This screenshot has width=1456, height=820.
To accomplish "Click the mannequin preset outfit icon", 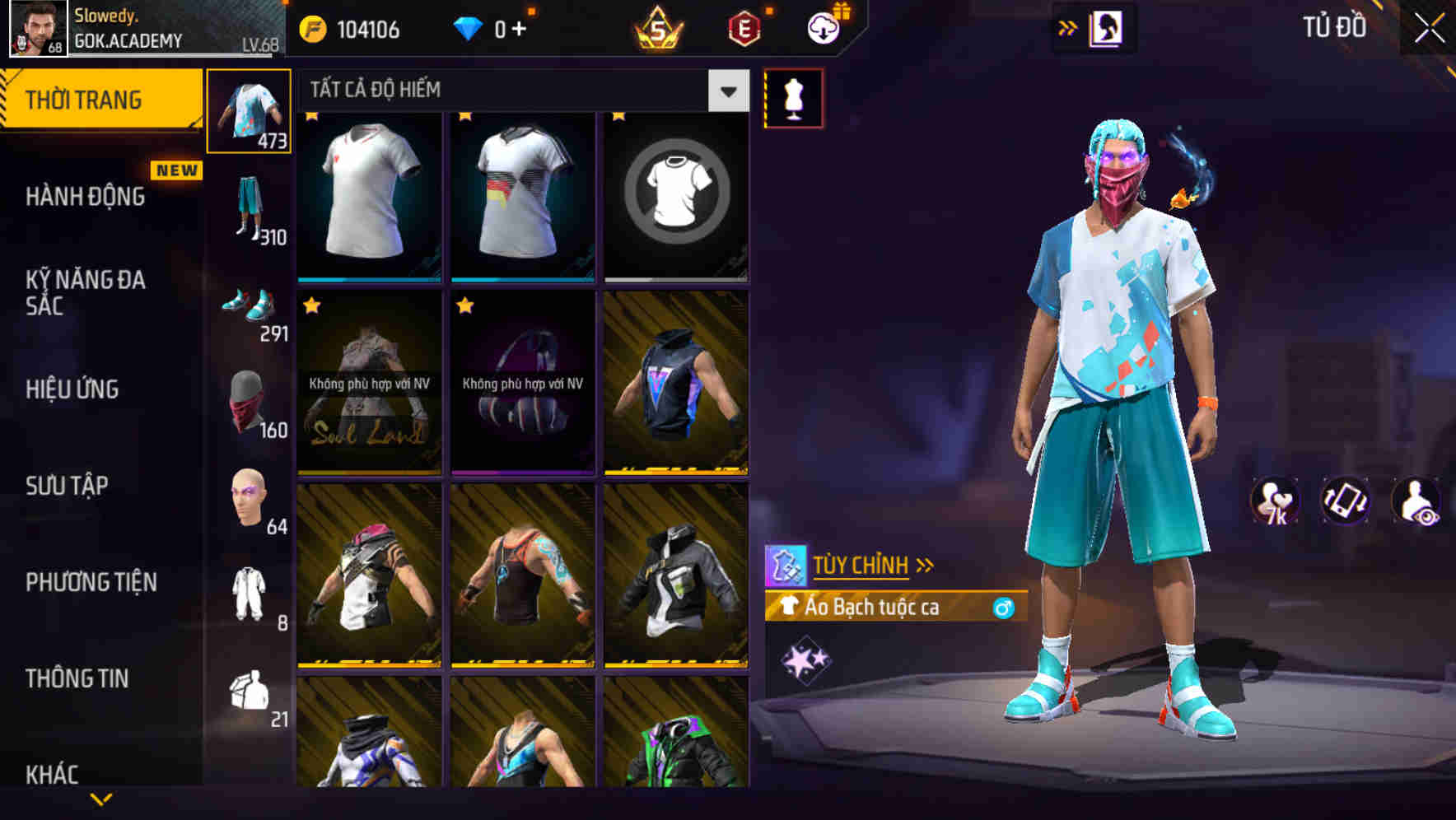I will [x=794, y=96].
